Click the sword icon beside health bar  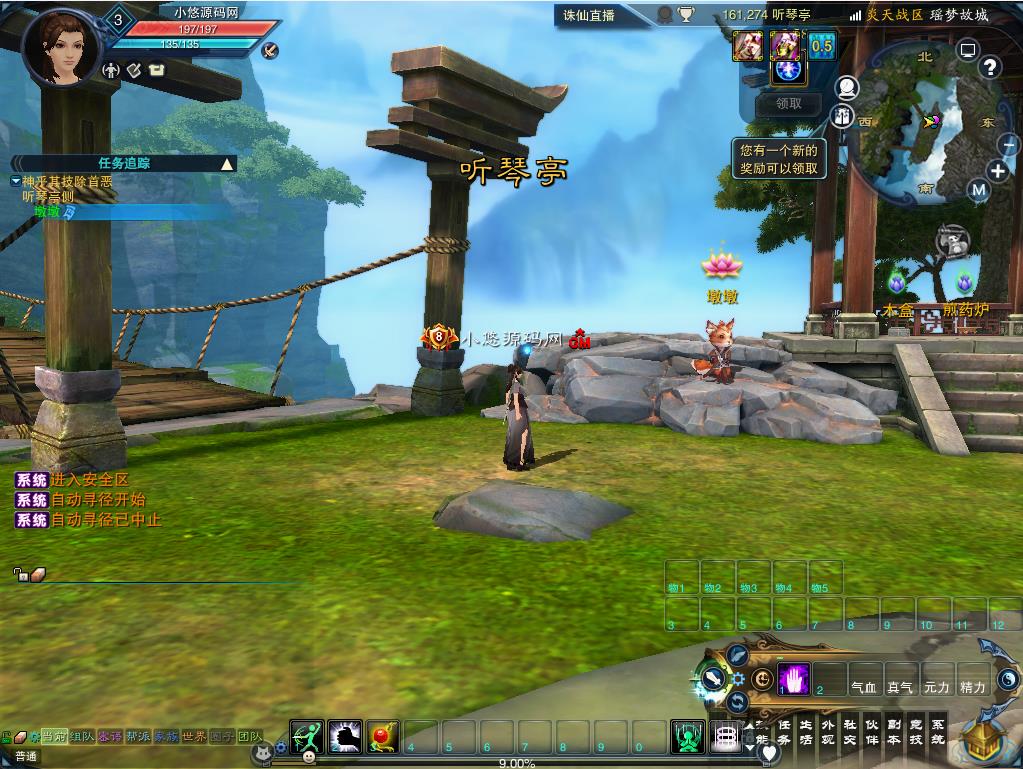coord(269,50)
